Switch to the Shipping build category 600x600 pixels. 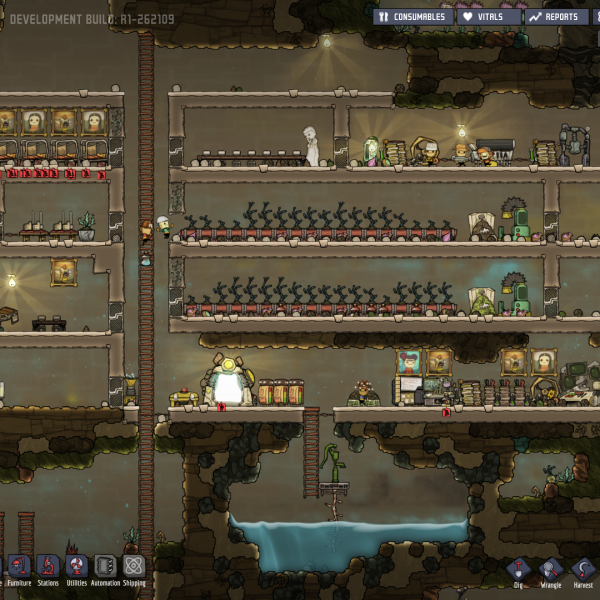click(x=134, y=568)
